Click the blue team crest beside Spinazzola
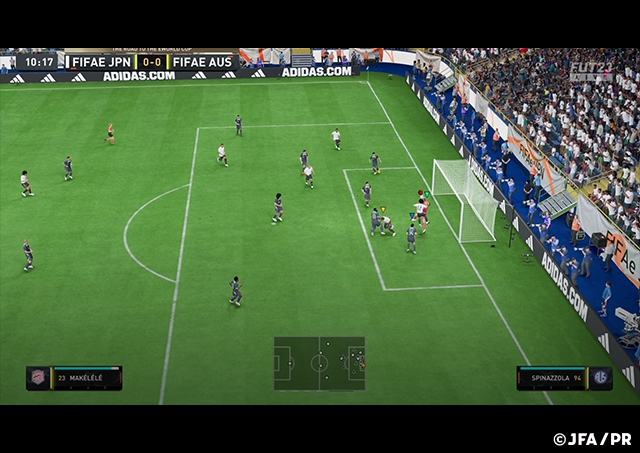The height and width of the screenshot is (453, 640). pyautogui.click(x=600, y=377)
